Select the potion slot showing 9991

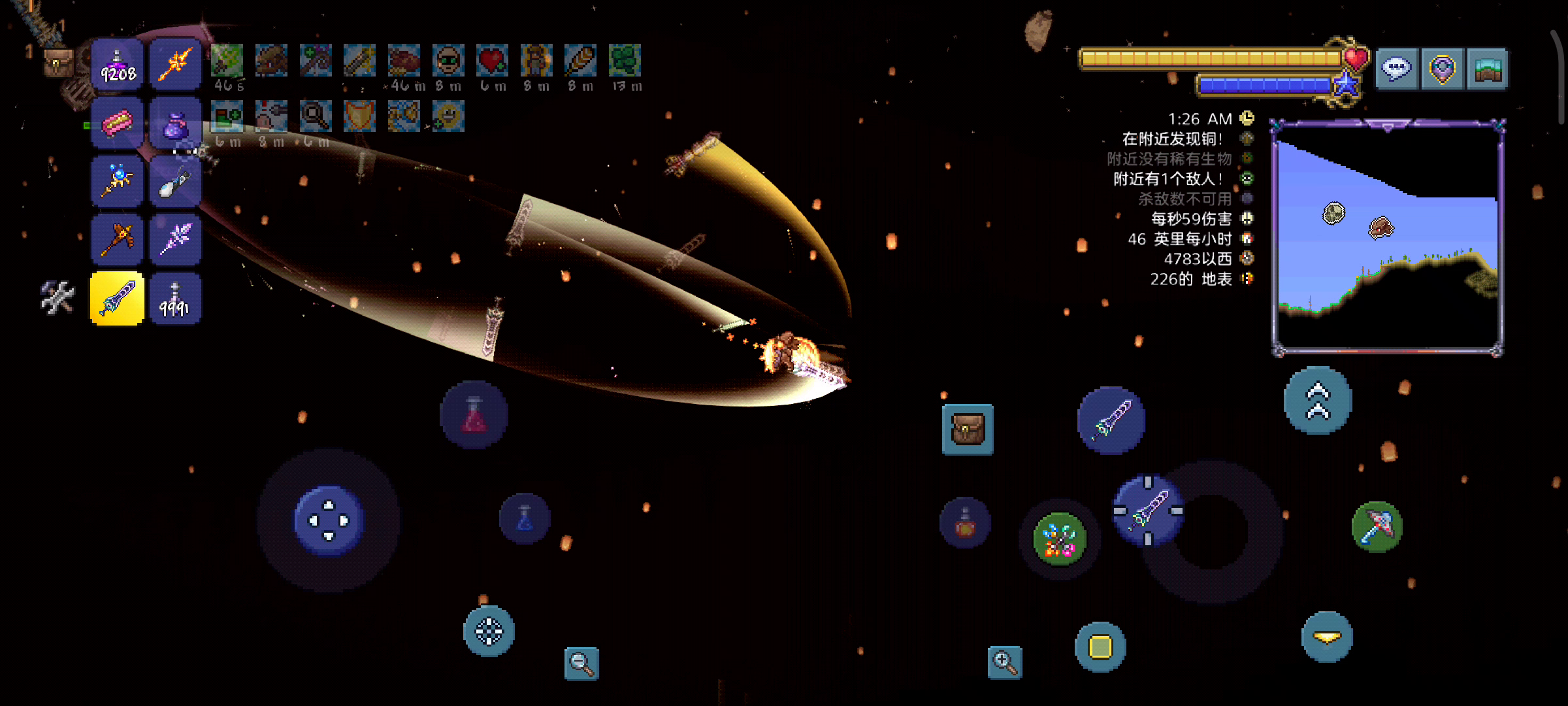click(175, 299)
